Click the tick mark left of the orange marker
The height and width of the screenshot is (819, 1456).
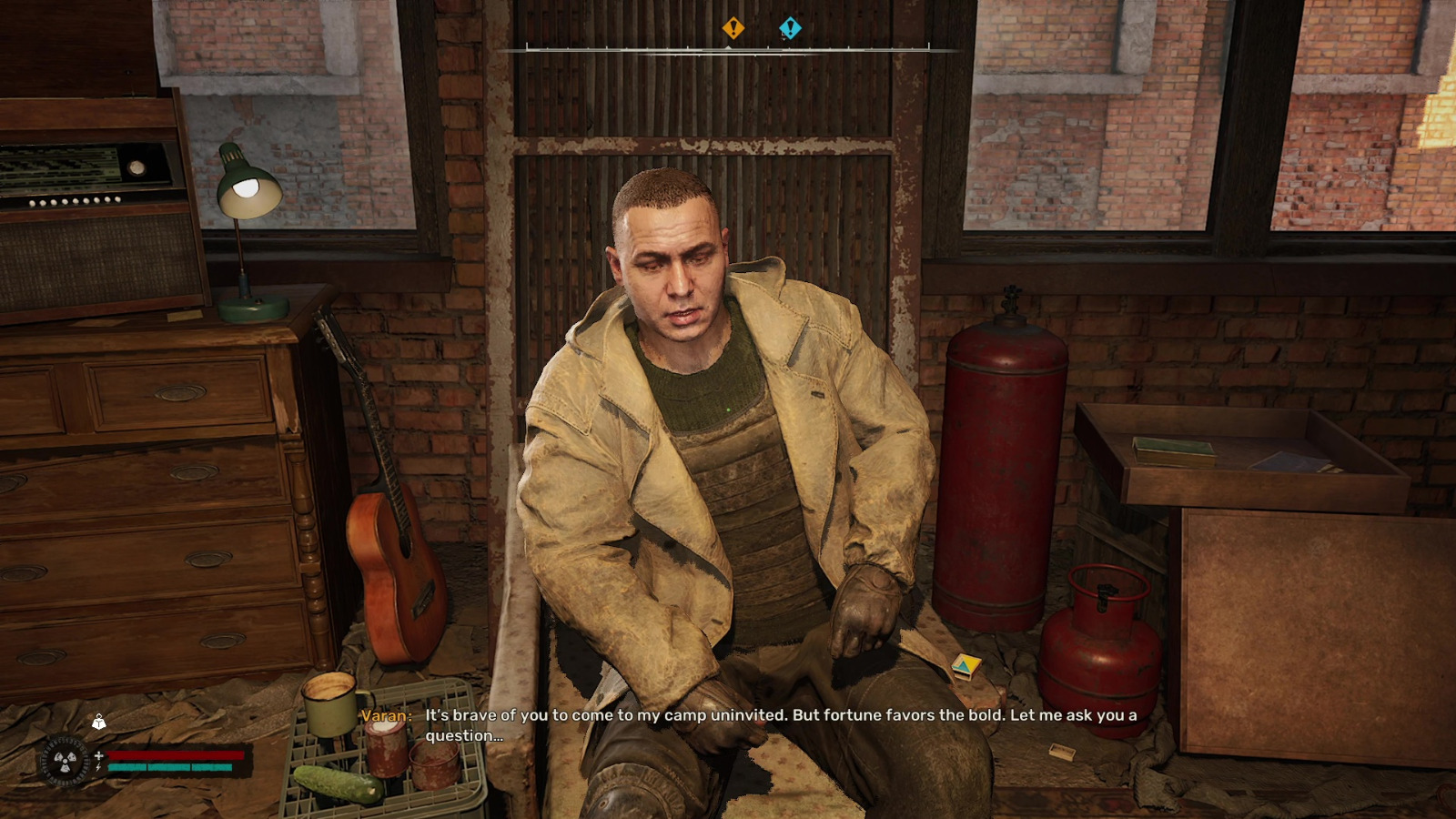point(687,45)
